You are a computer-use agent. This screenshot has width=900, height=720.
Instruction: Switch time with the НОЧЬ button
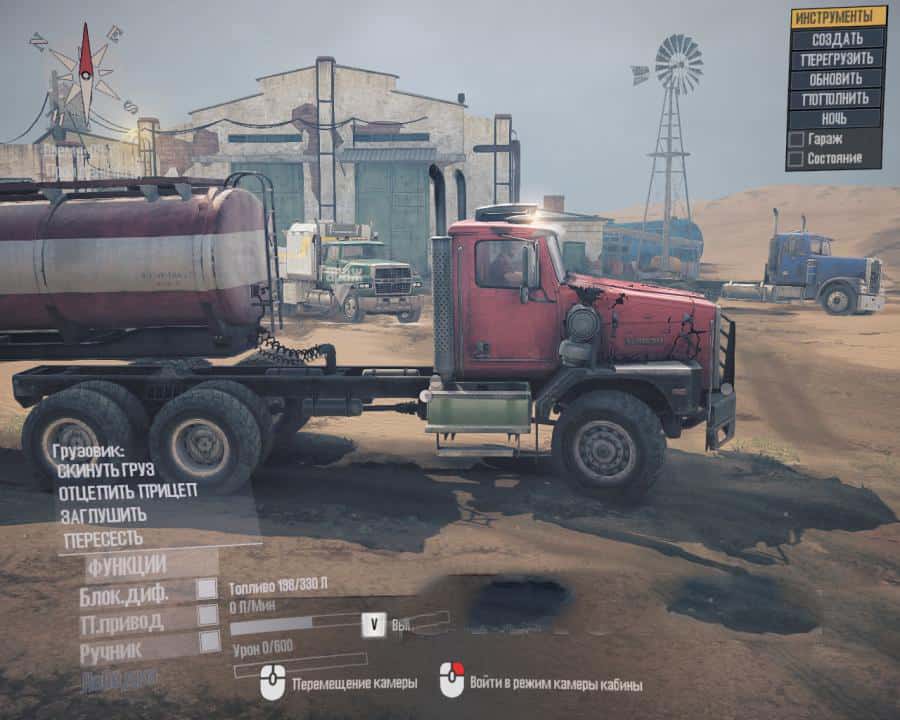[x=837, y=119]
